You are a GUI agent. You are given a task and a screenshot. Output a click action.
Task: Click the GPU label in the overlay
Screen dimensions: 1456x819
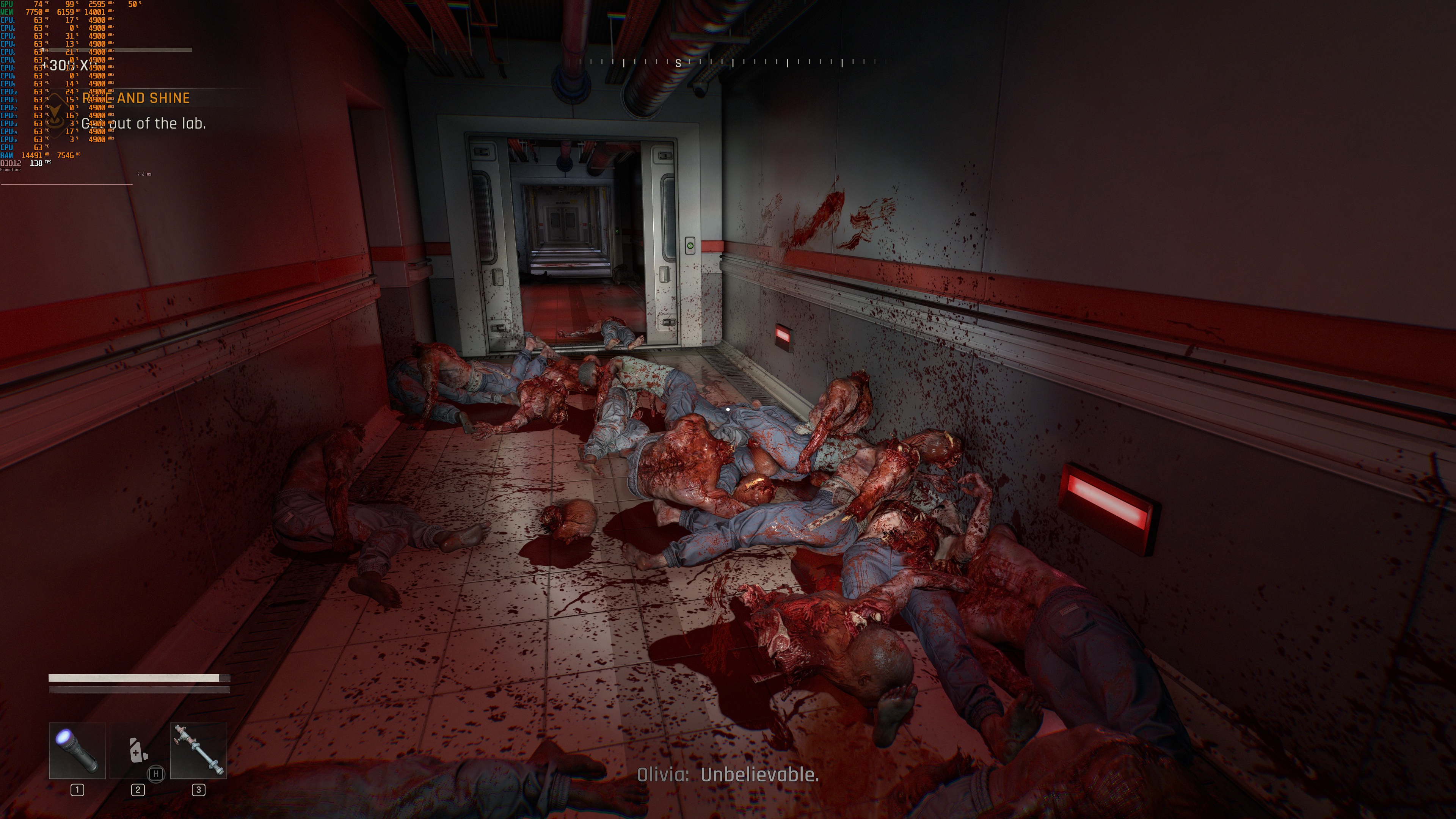tap(7, 3)
